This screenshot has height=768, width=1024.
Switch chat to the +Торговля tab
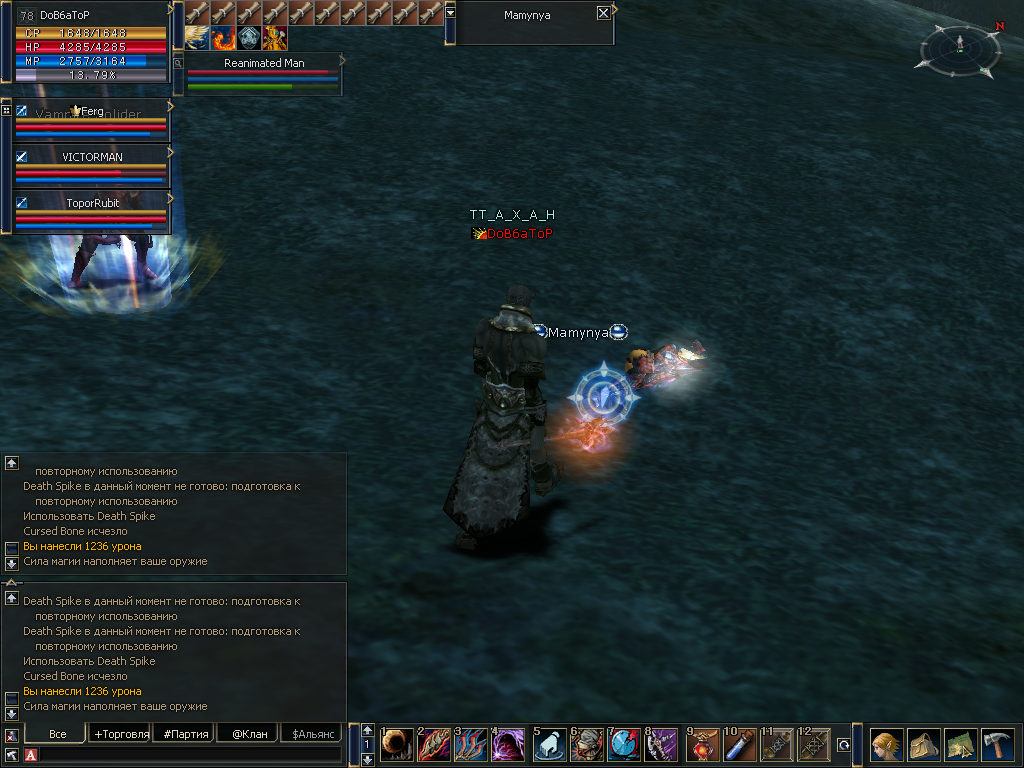(x=120, y=734)
